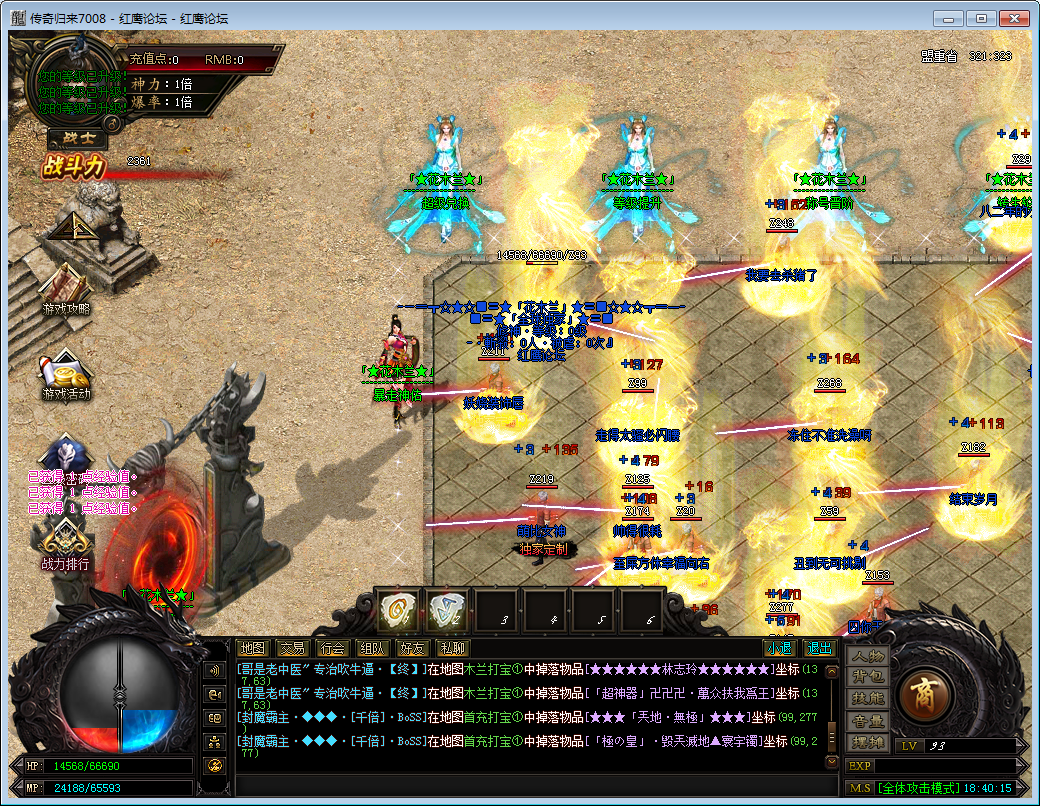Open the 游戏活动 events icon
The height and width of the screenshot is (806, 1040).
pos(66,374)
